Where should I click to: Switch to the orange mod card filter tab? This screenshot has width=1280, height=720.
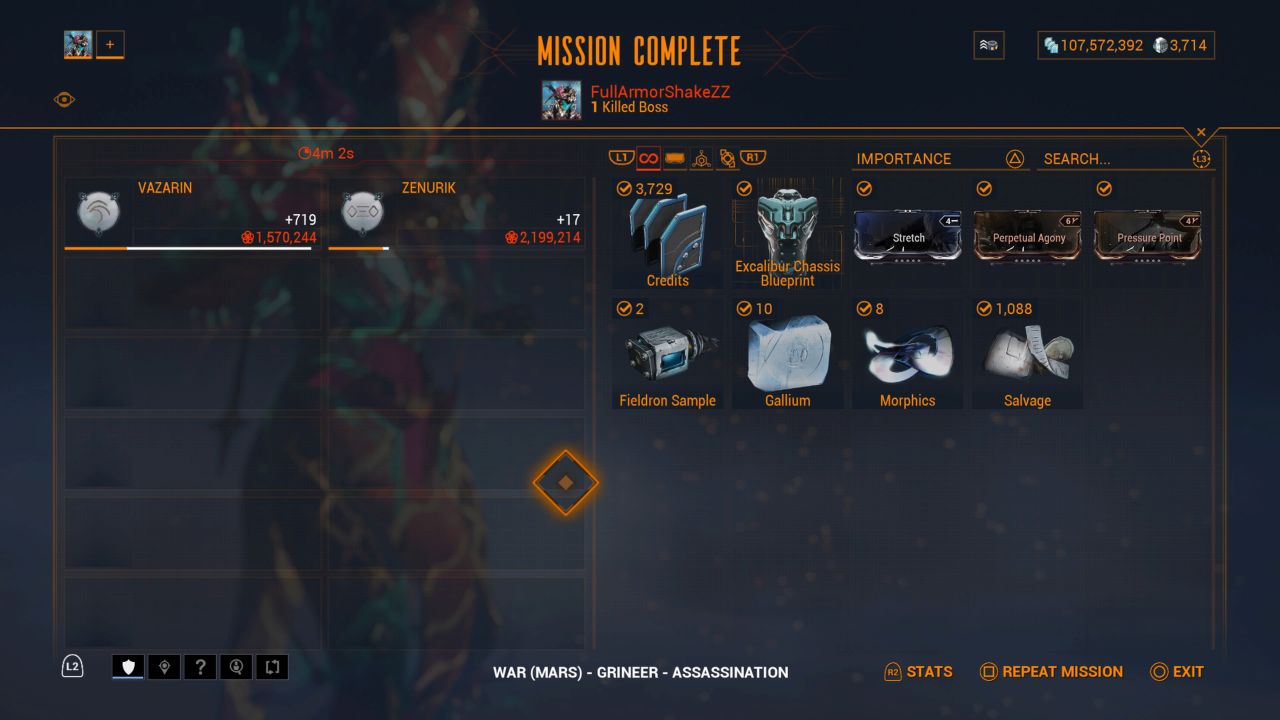(675, 158)
